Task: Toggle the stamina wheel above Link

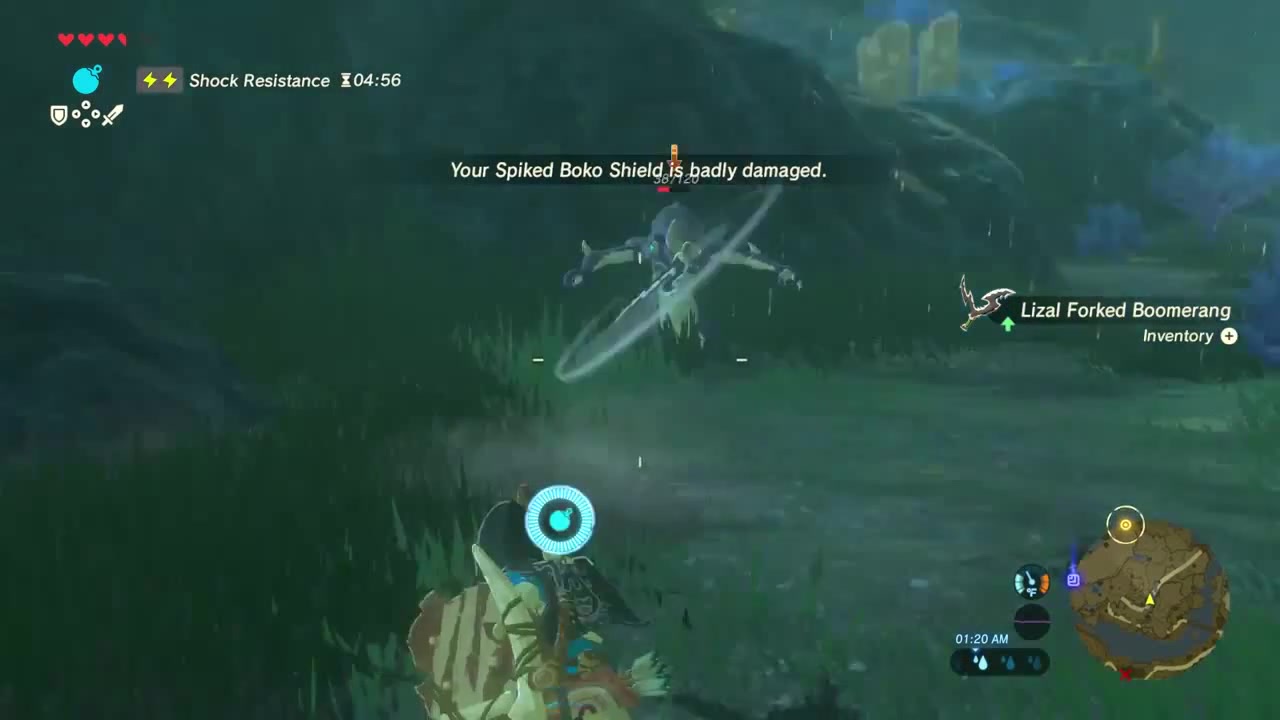Action: coord(560,518)
